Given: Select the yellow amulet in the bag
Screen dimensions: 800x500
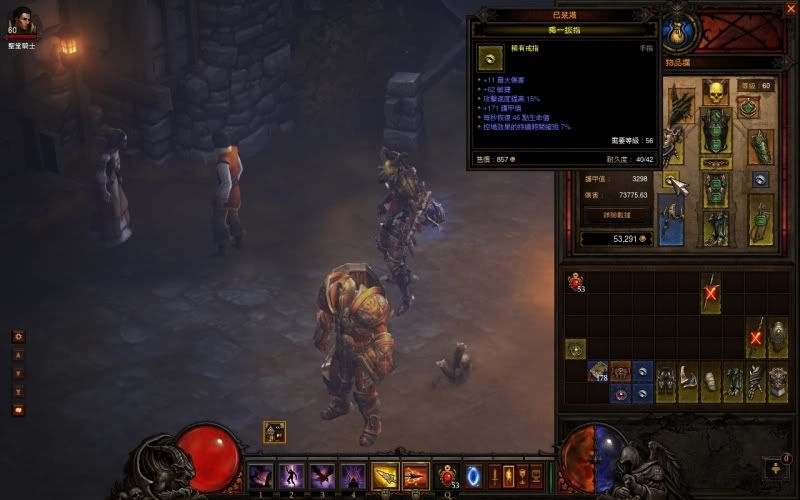Looking at the screenshot, I should point(575,349).
